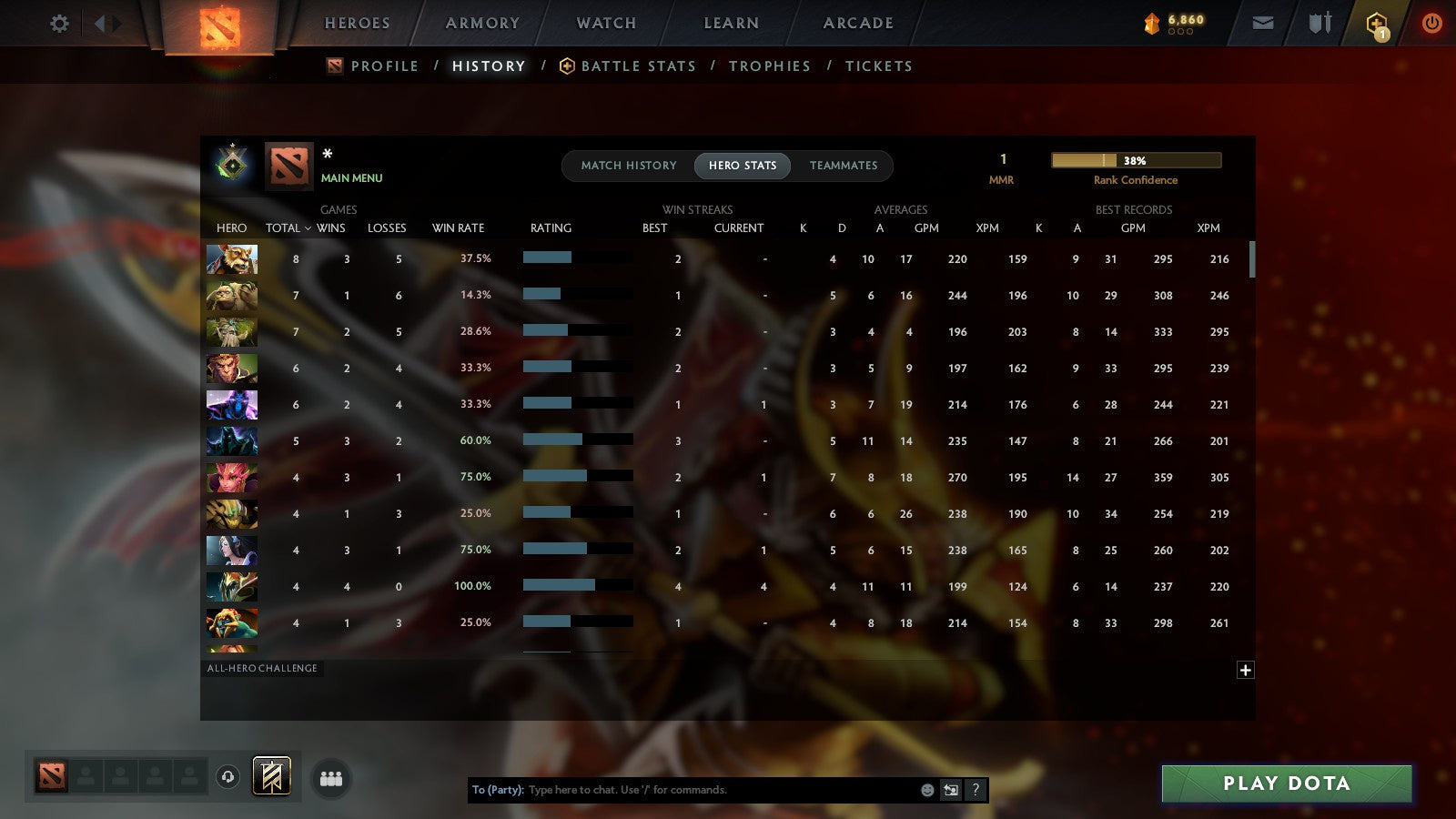The width and height of the screenshot is (1456, 819).
Task: Click the plus button below the scrollbar
Action: click(1246, 670)
